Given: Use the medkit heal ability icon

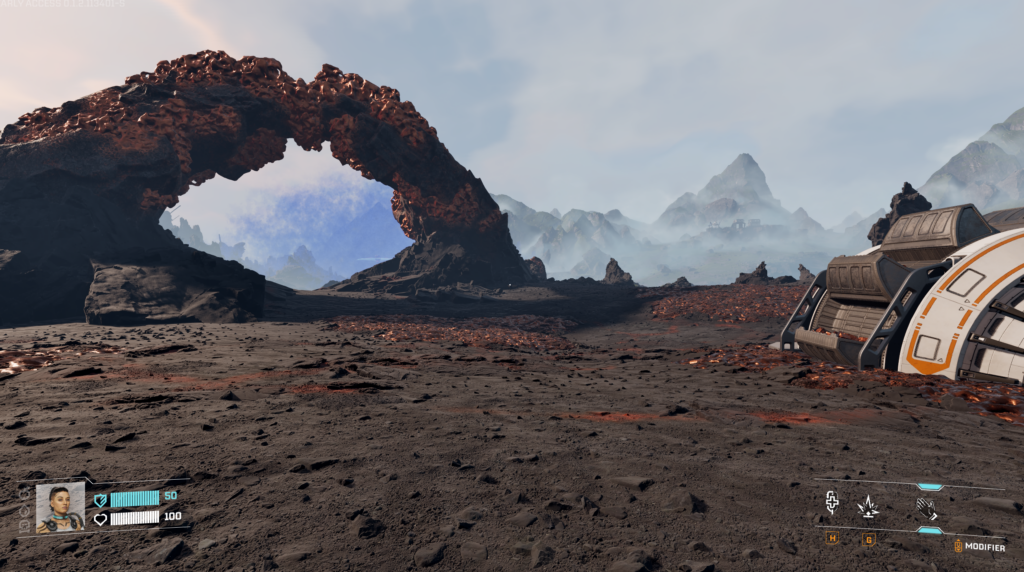Looking at the screenshot, I should coord(832,503).
